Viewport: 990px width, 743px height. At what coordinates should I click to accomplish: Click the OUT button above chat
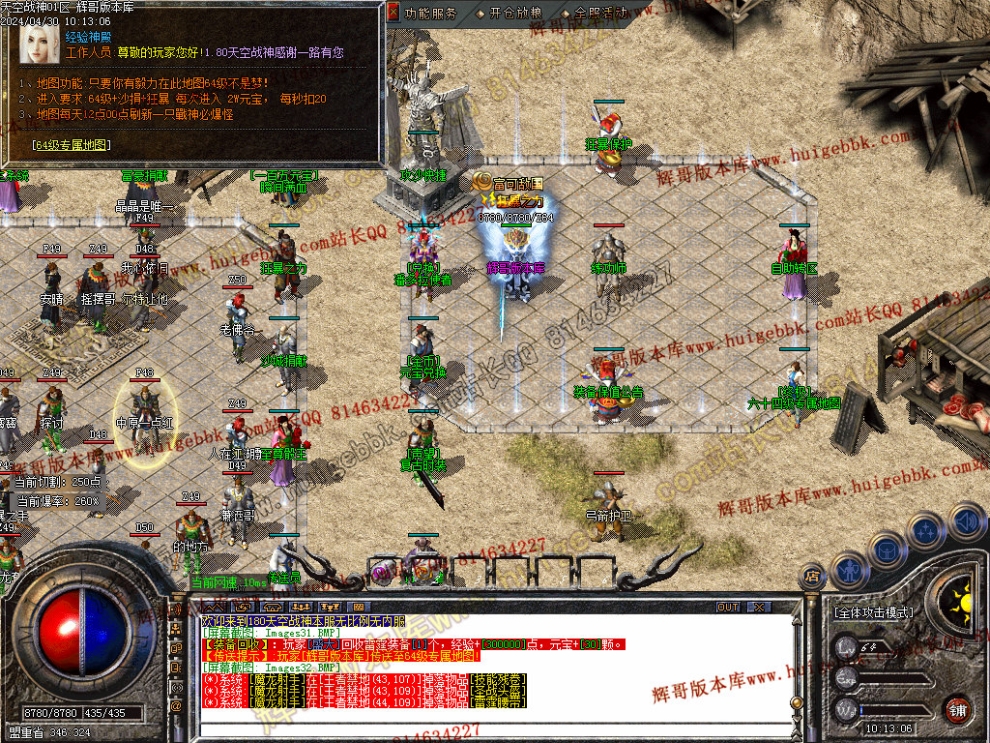tap(728, 607)
